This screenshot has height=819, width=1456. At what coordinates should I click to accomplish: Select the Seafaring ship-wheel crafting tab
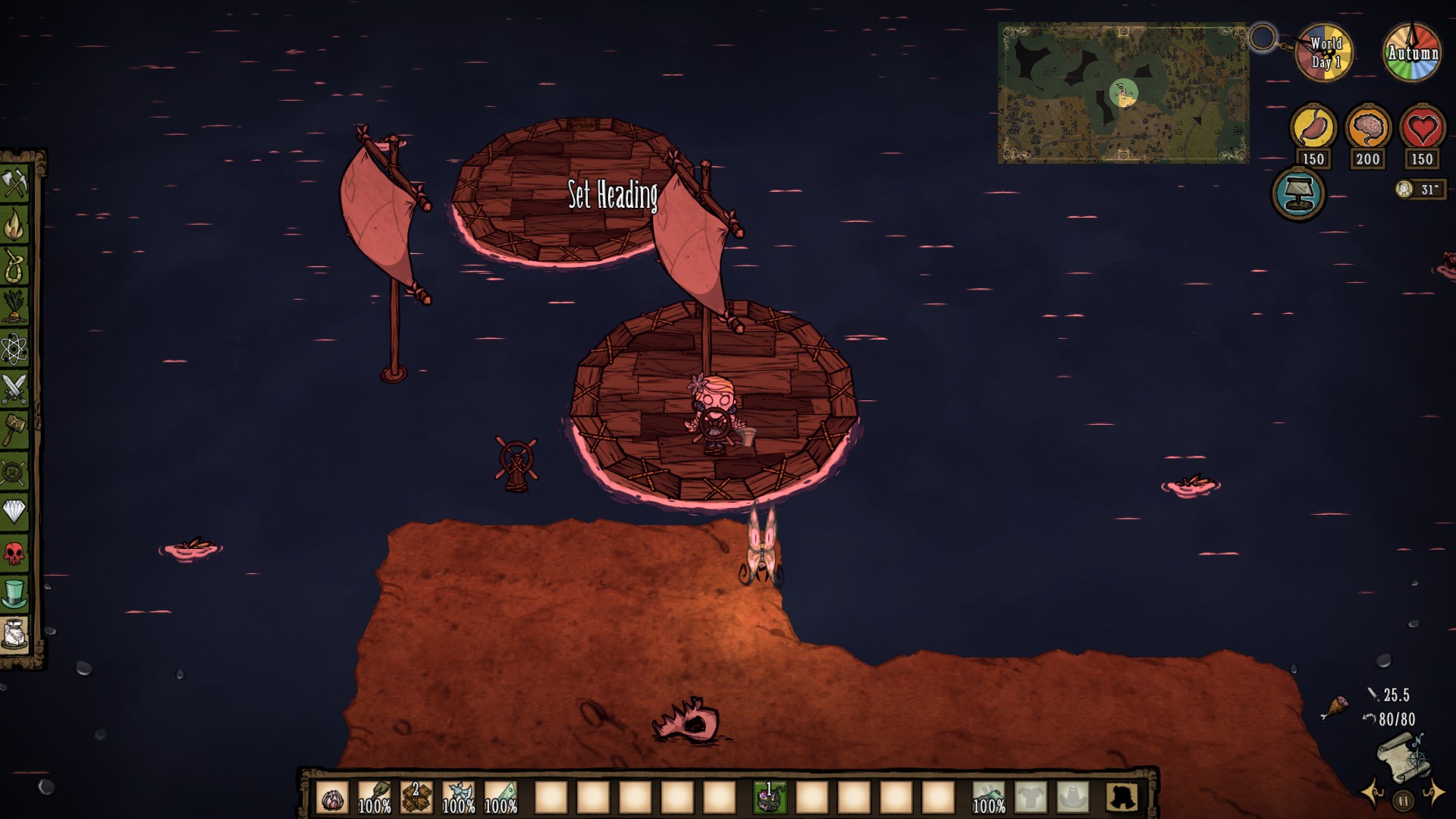pos(14,471)
